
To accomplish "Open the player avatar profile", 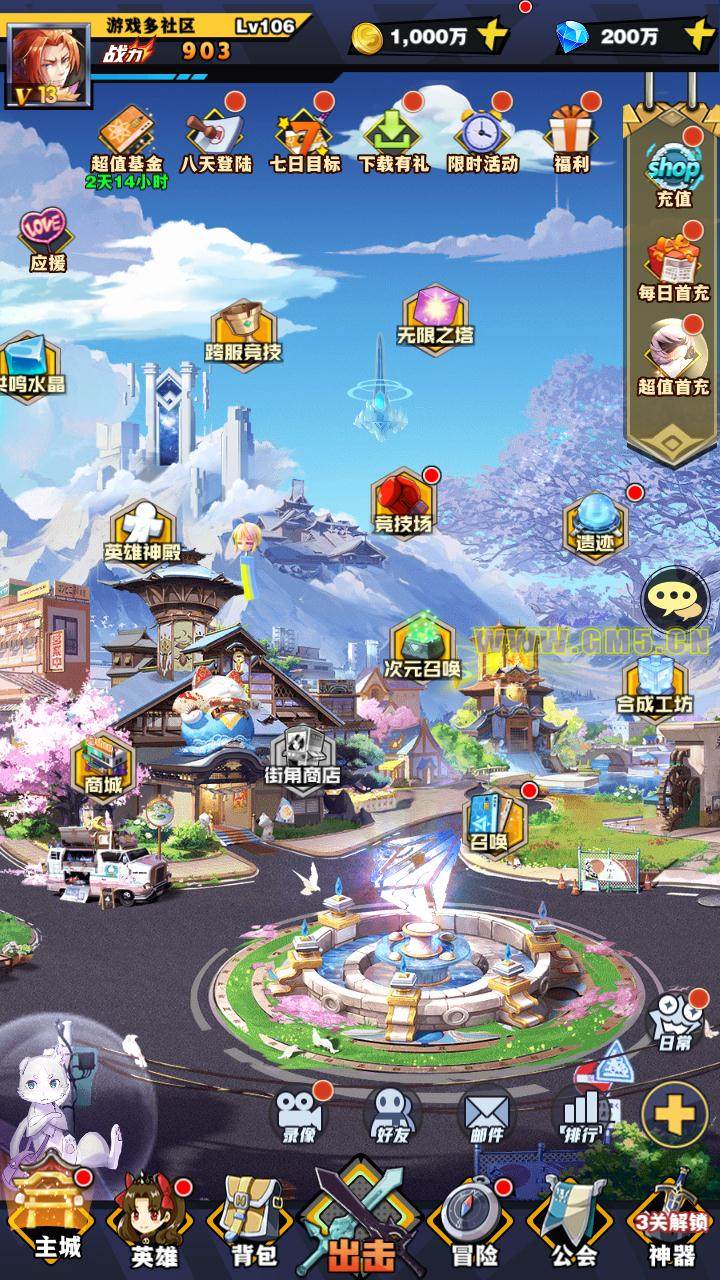I will pyautogui.click(x=47, y=64).
